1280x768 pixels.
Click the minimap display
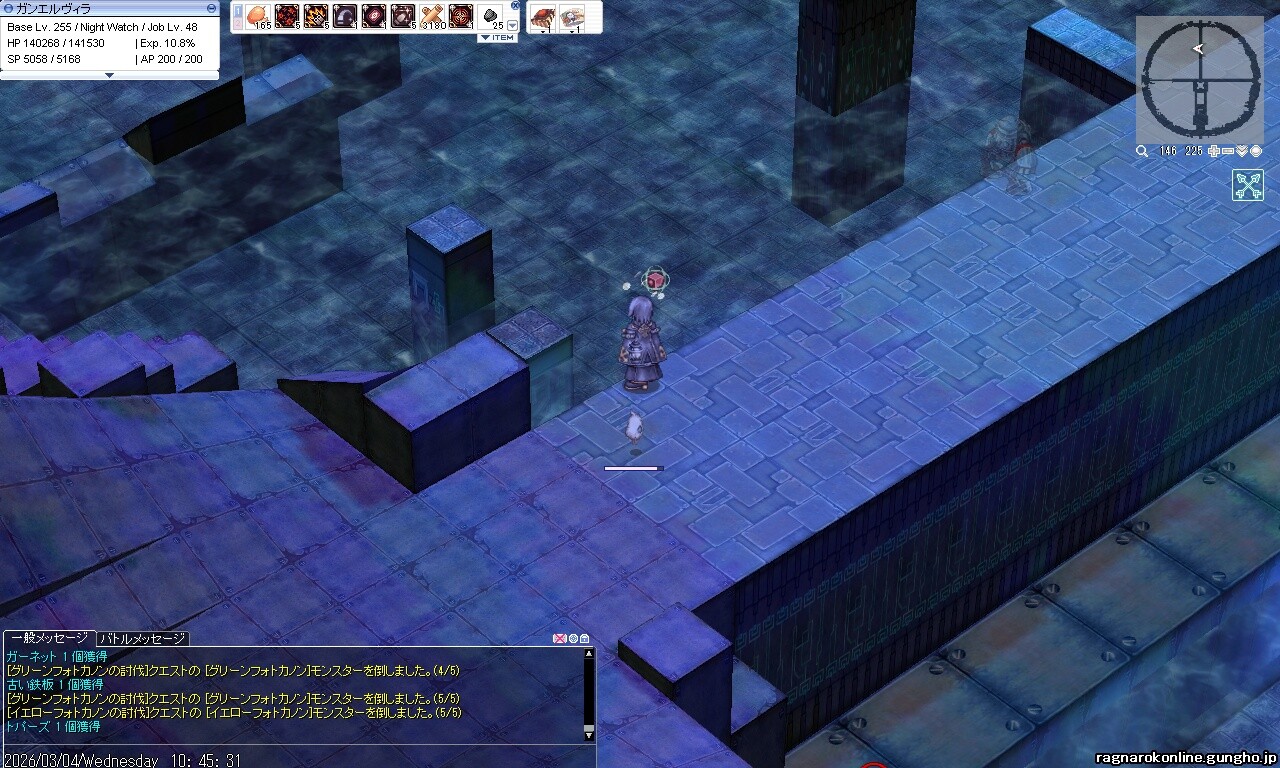1198,78
